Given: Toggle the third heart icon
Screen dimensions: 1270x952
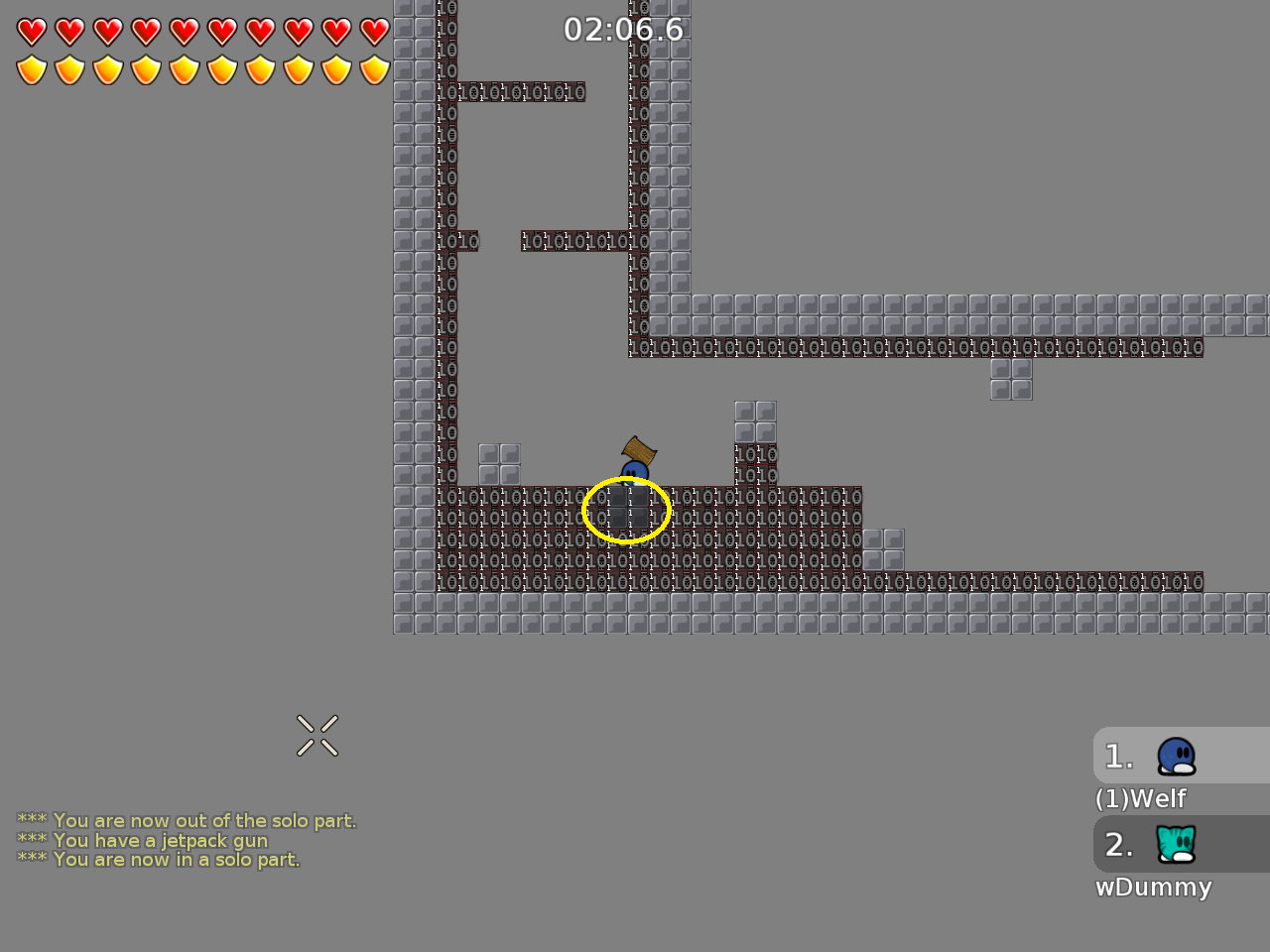Looking at the screenshot, I should coord(106,31).
